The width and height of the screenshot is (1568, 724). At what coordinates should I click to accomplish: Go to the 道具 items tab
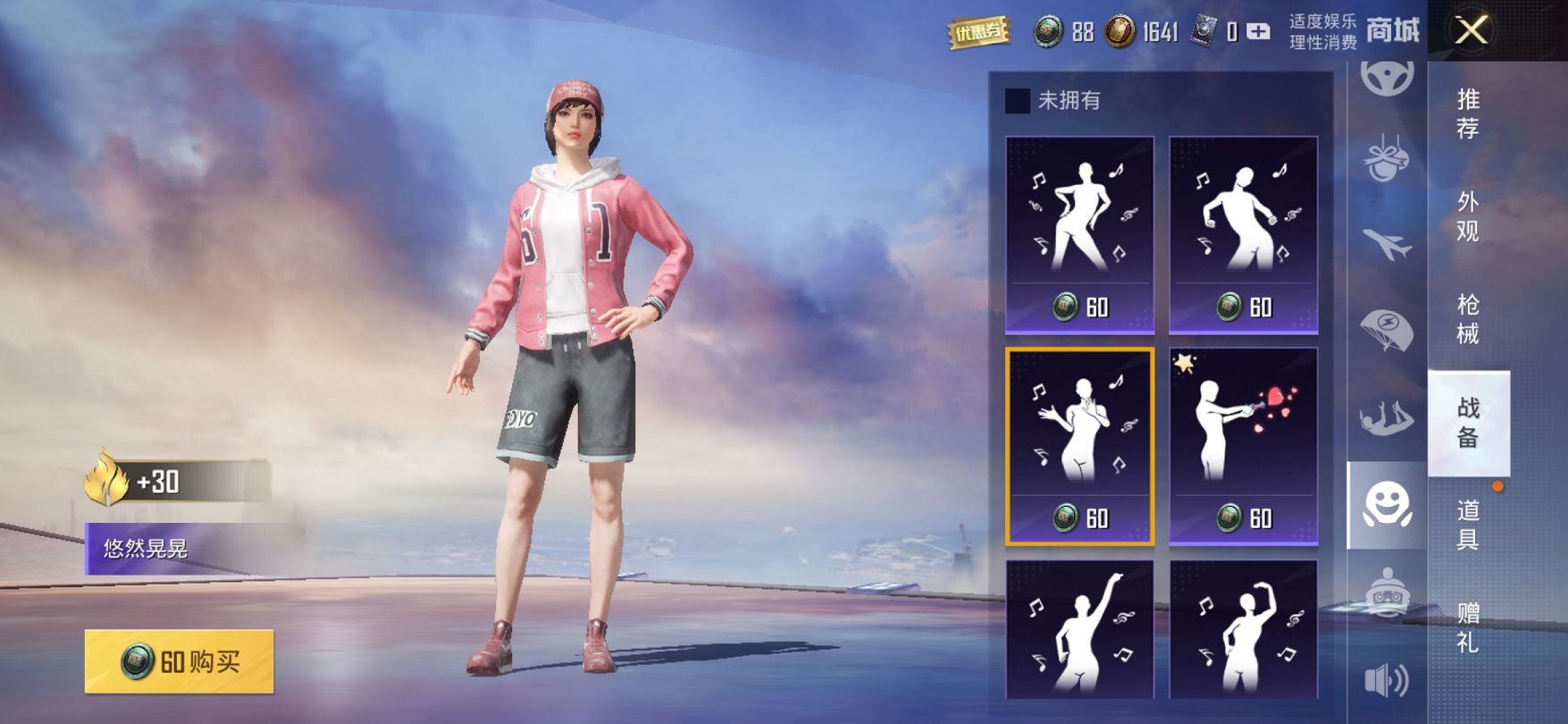point(1468,525)
